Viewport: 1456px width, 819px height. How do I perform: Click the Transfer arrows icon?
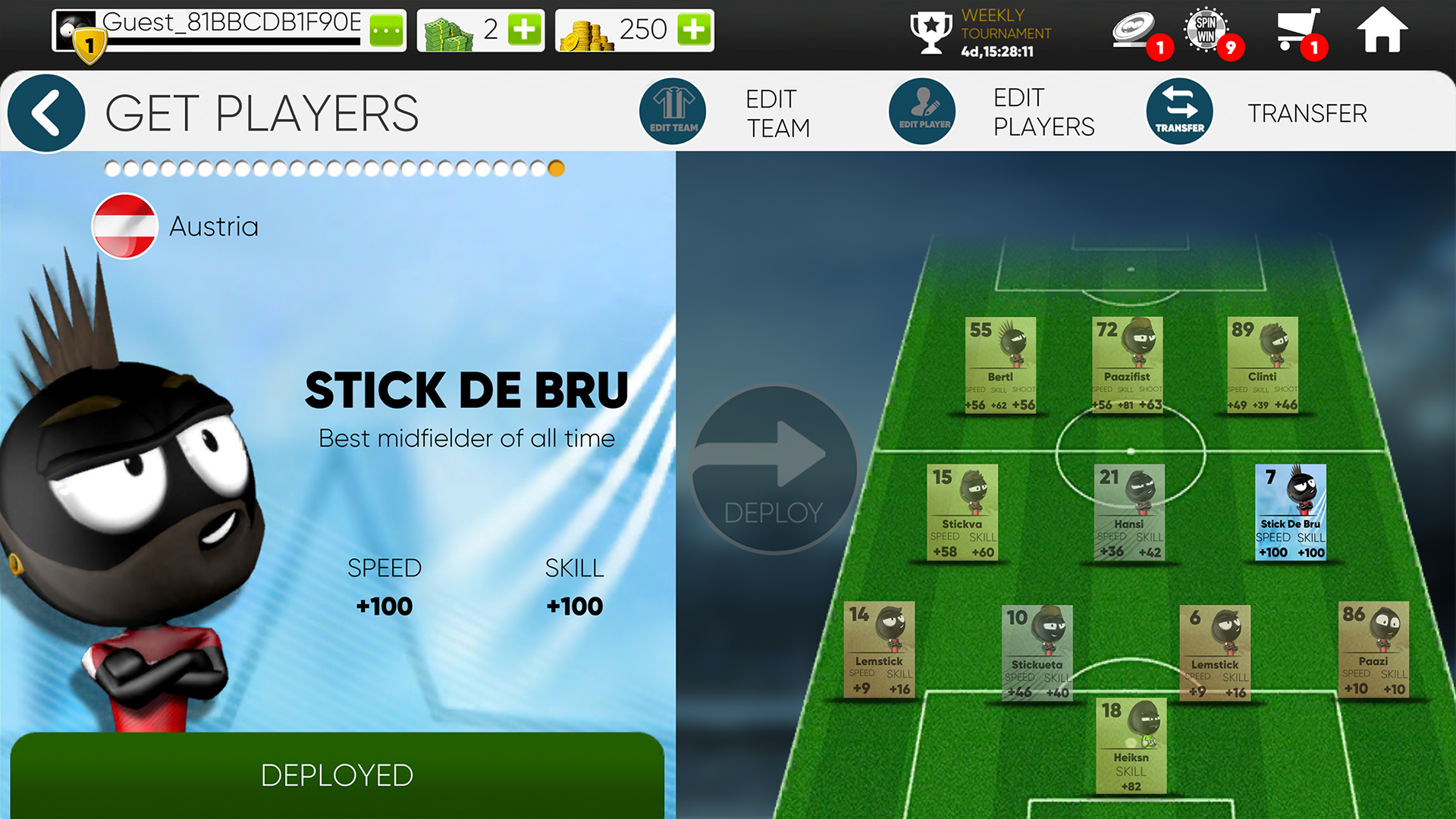coord(1178,111)
